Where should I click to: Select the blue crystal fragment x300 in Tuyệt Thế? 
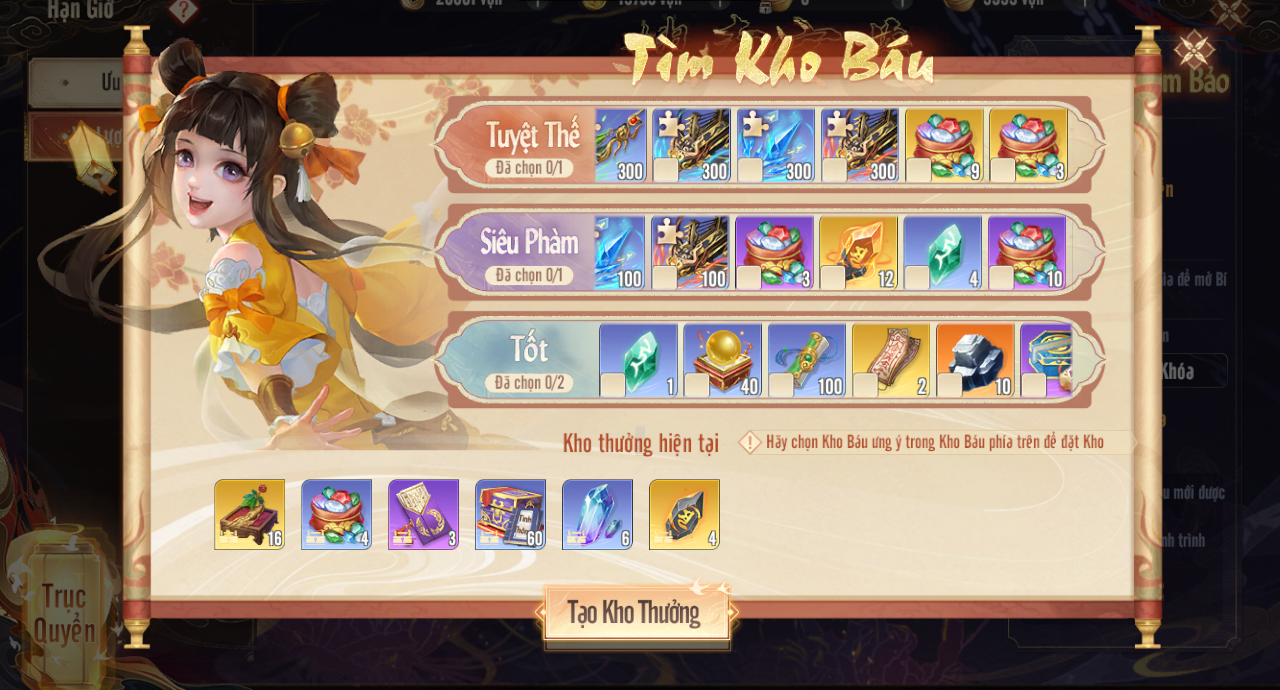tap(775, 145)
